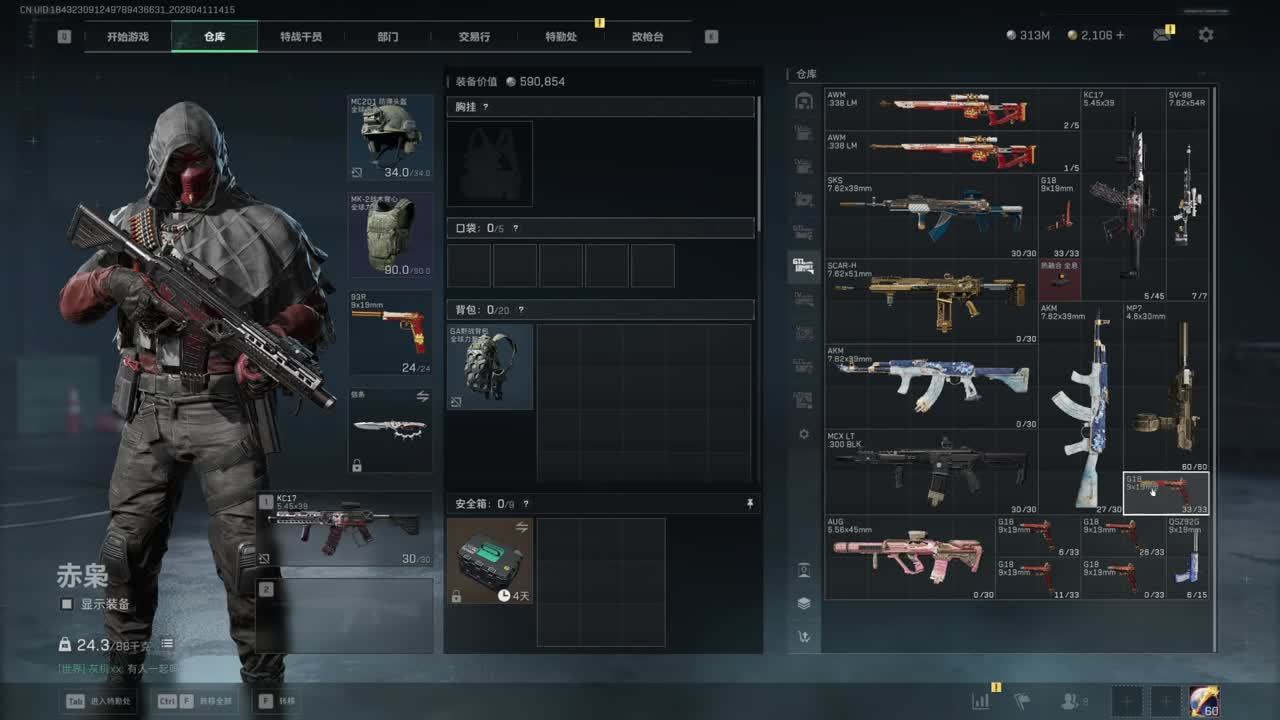Choose the GA野战背包 backpack slot
Viewport: 1280px width, 720px height.
pos(490,366)
